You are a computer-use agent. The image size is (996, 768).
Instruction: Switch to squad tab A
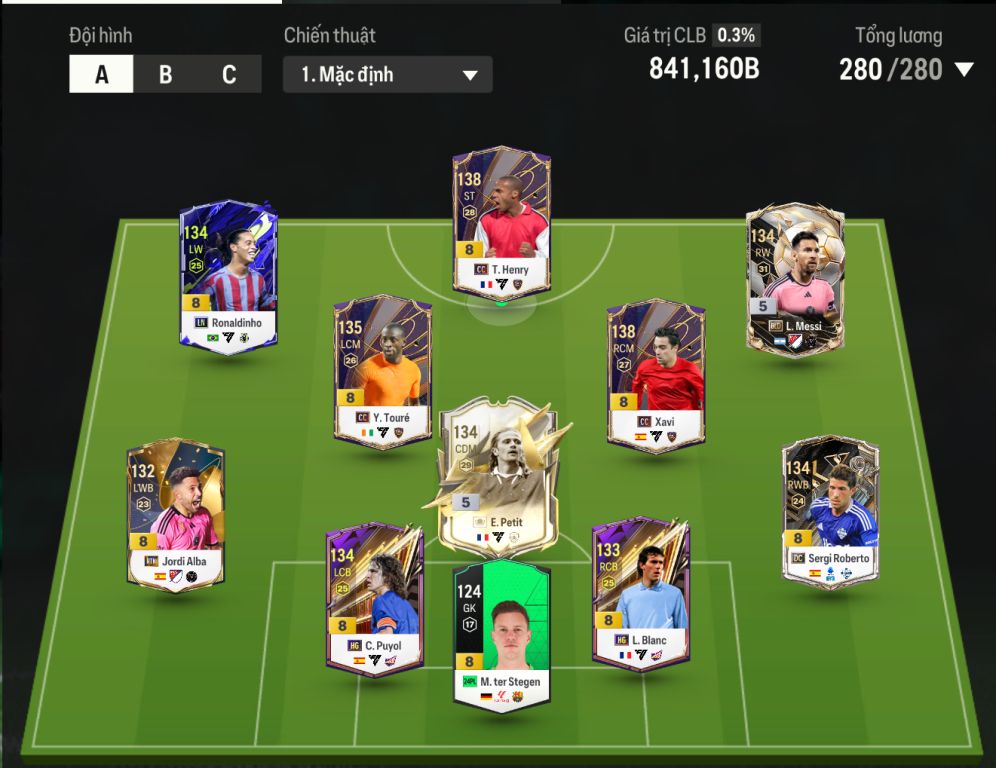click(x=101, y=75)
